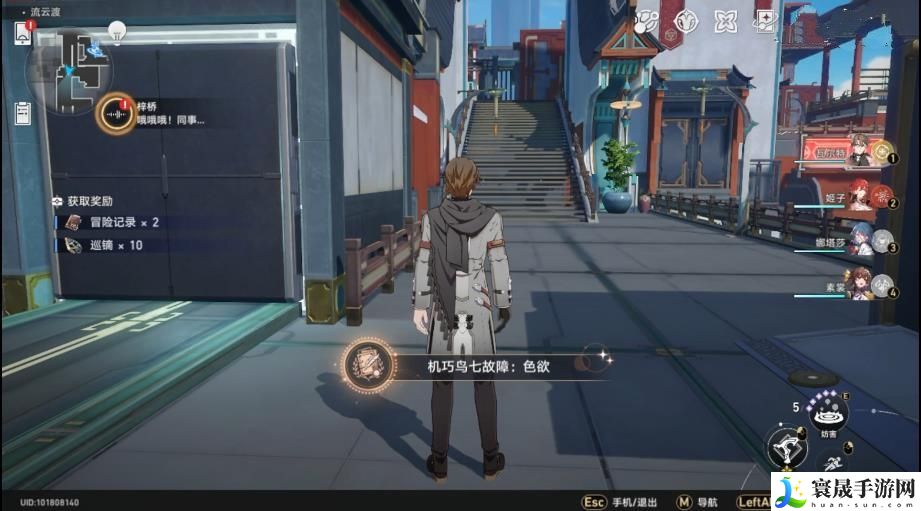Open the round emblem icon in top bar
Image resolution: width=921 pixels, height=511 pixels.
coord(685,21)
